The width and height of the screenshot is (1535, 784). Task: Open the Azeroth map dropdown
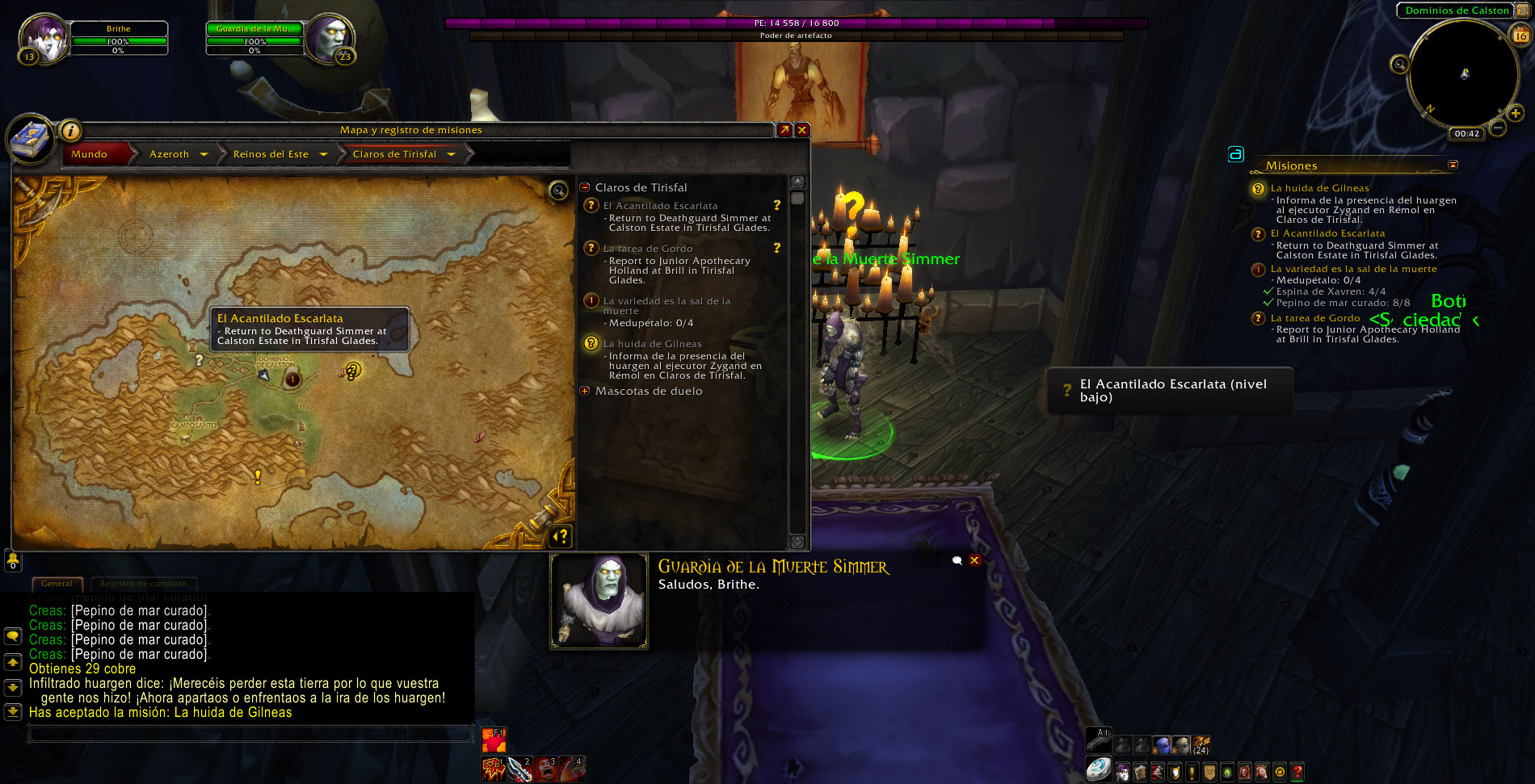click(x=204, y=154)
